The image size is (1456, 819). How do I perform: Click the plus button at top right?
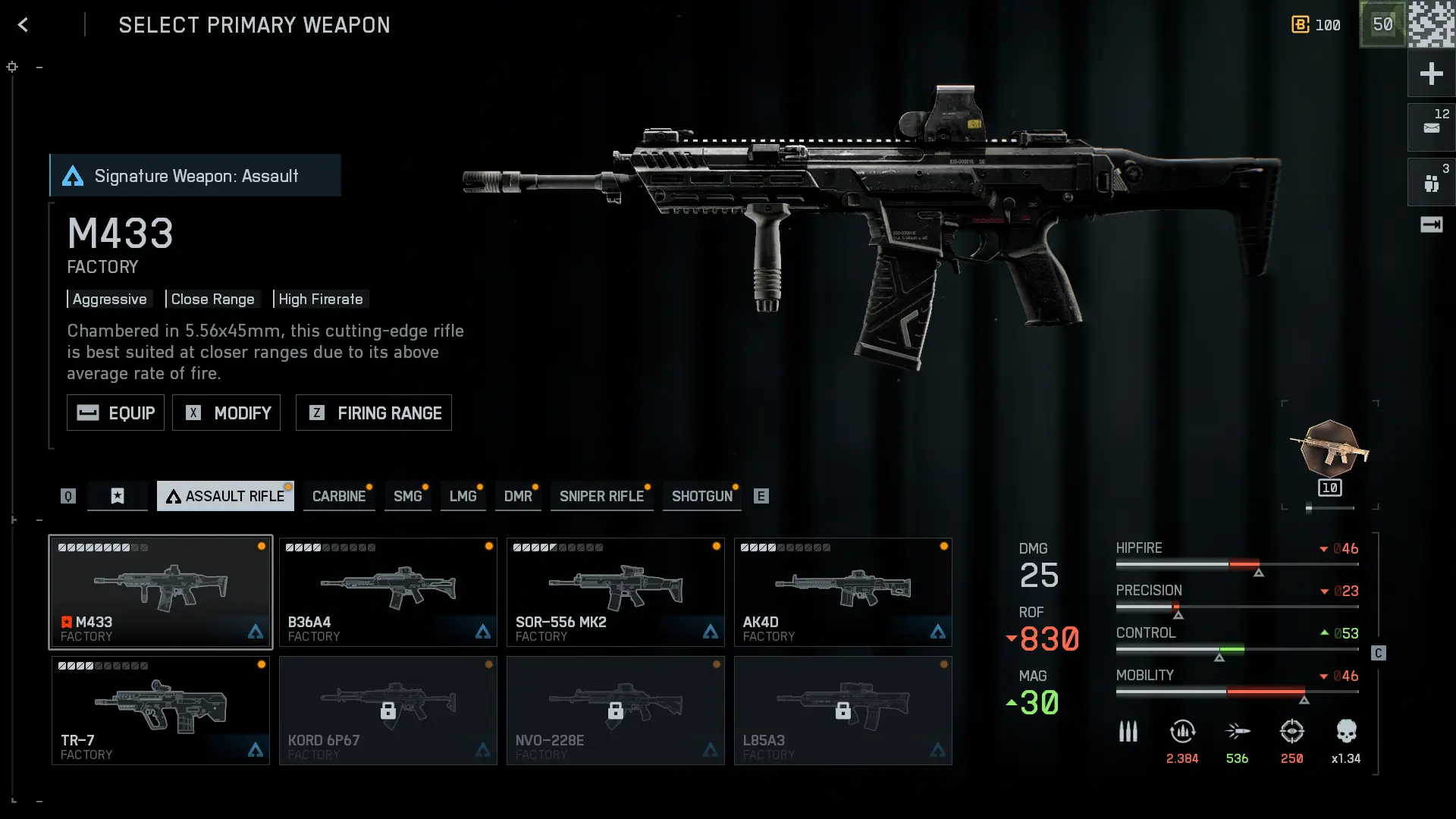click(x=1431, y=74)
